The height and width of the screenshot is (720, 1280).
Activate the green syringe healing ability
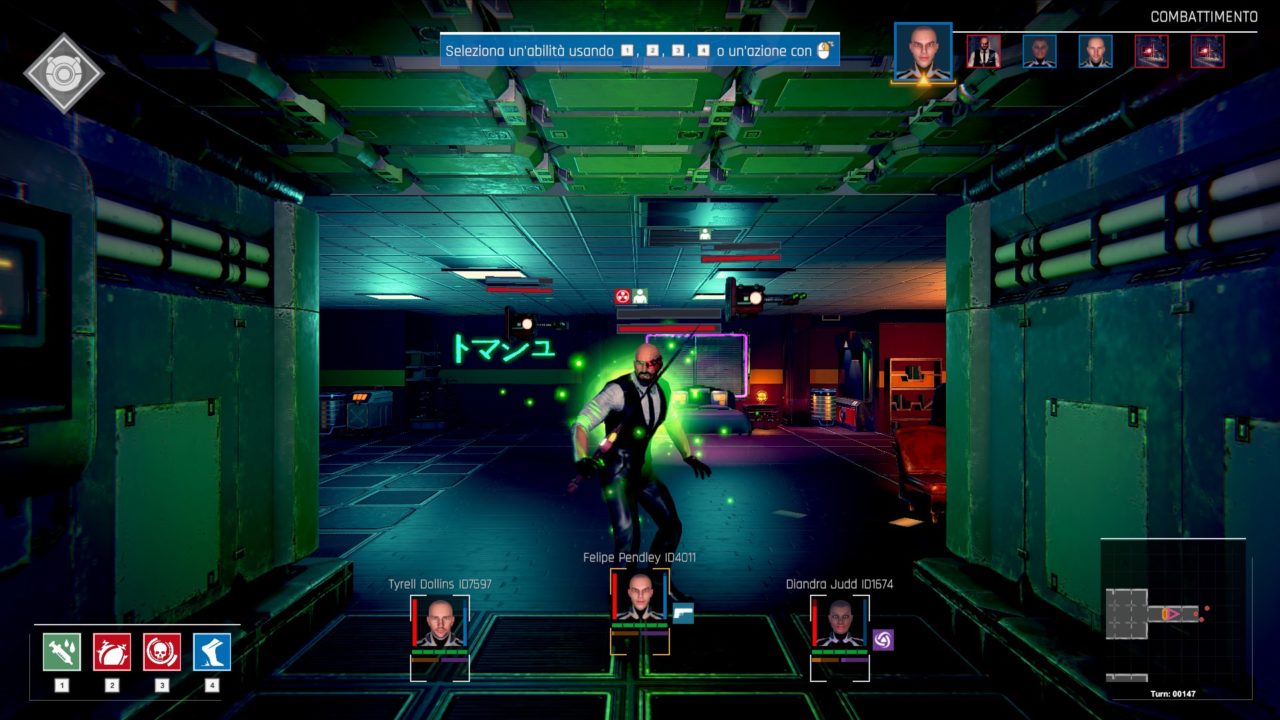[x=62, y=652]
